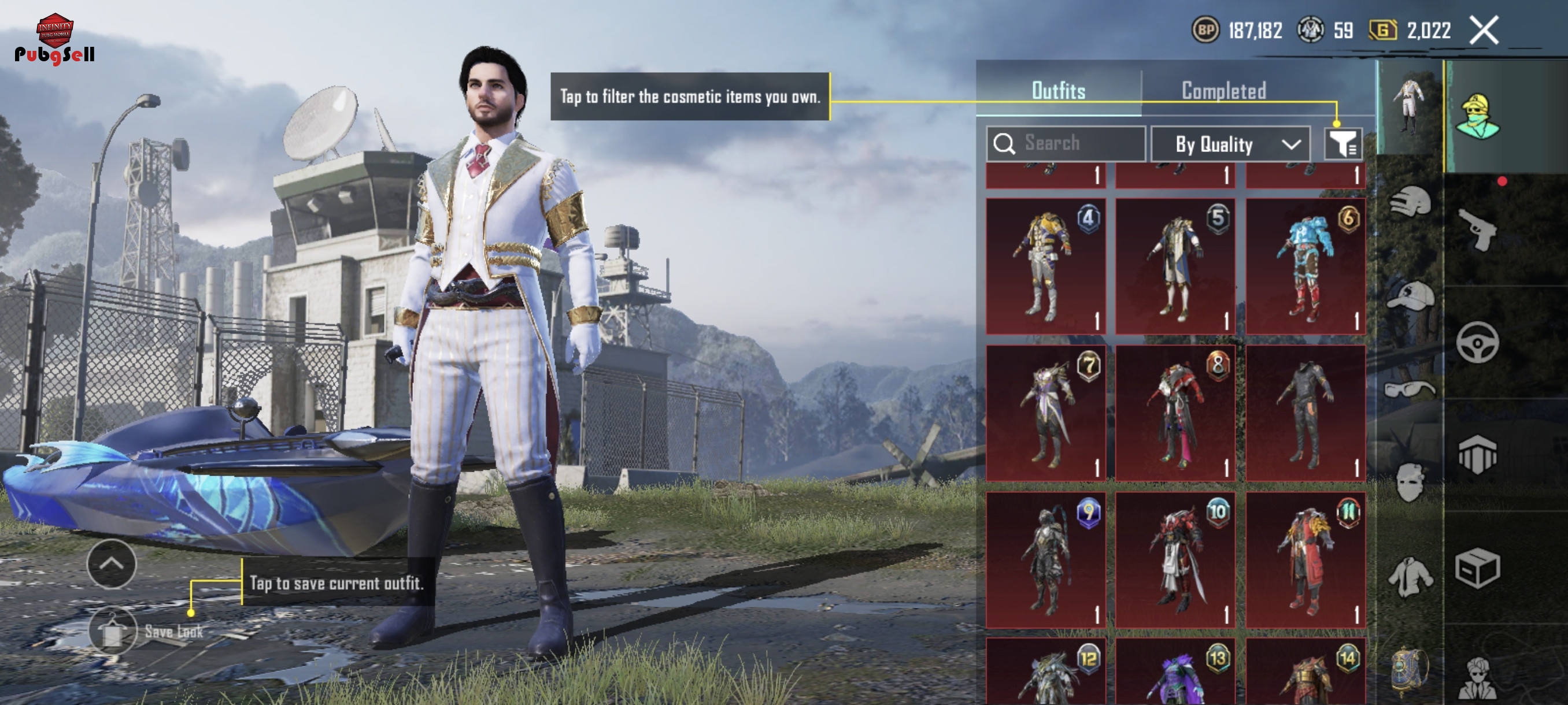The height and width of the screenshot is (705, 1568).
Task: Open the crate box section
Action: [1477, 568]
